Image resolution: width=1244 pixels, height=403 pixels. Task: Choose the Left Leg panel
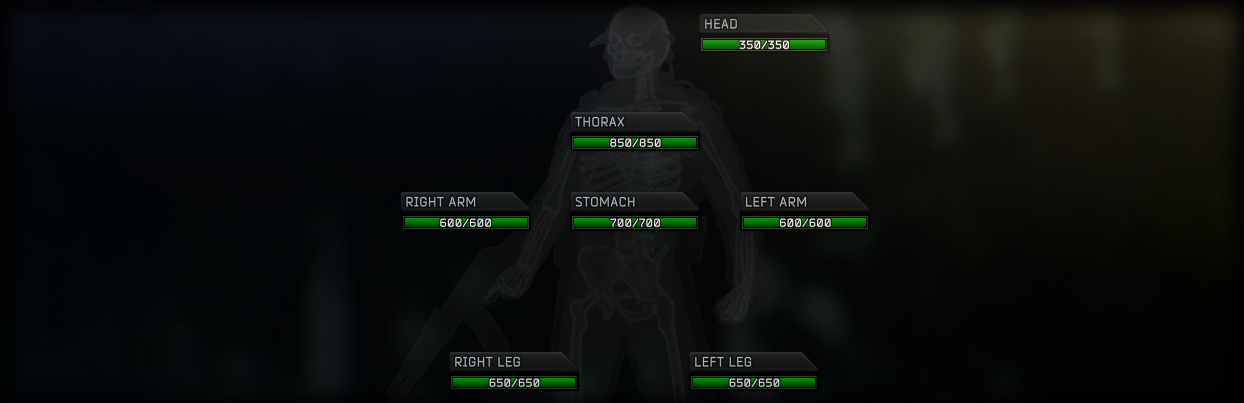pos(754,373)
